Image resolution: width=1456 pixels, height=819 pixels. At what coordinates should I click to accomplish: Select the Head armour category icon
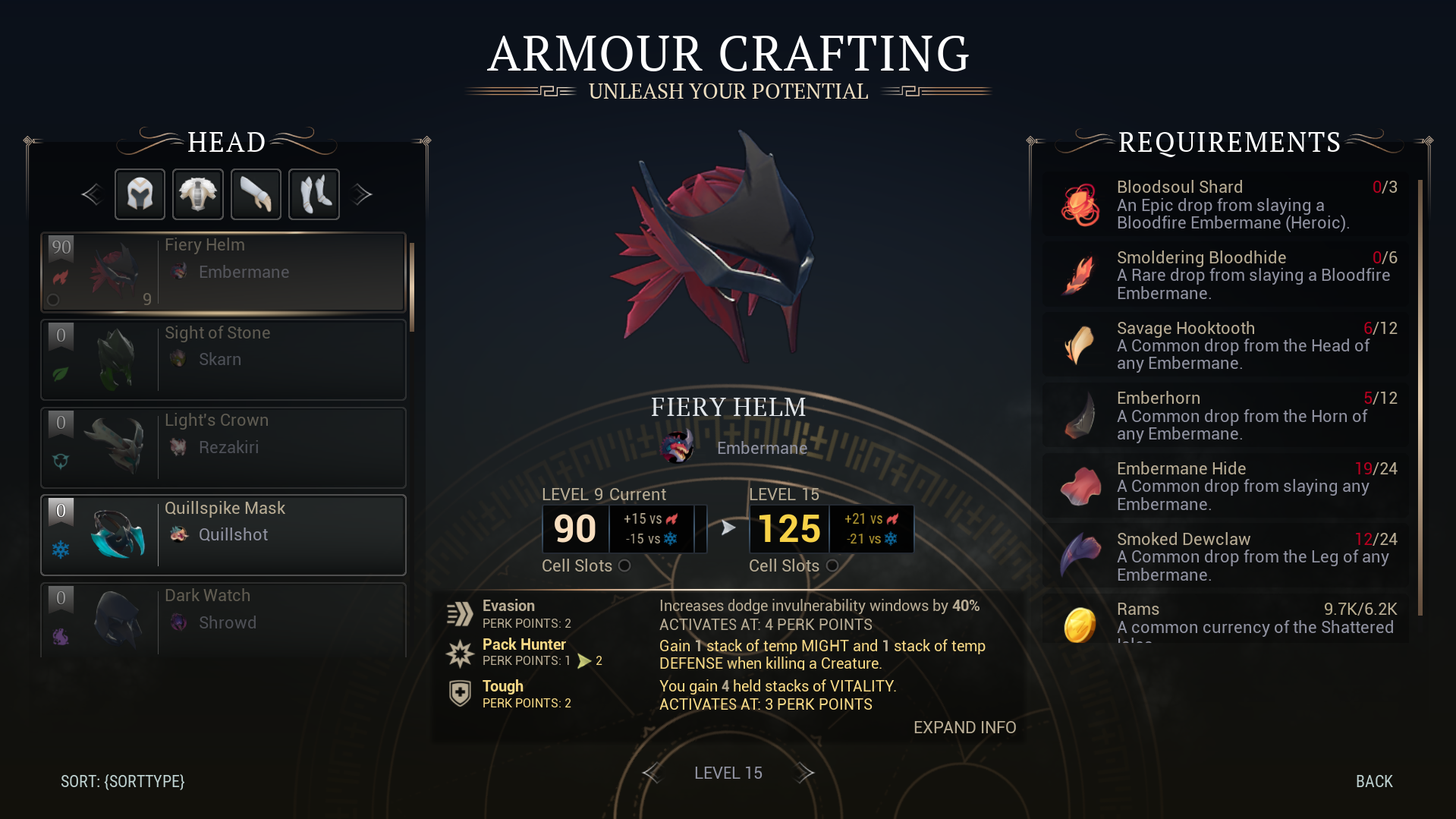[x=140, y=194]
